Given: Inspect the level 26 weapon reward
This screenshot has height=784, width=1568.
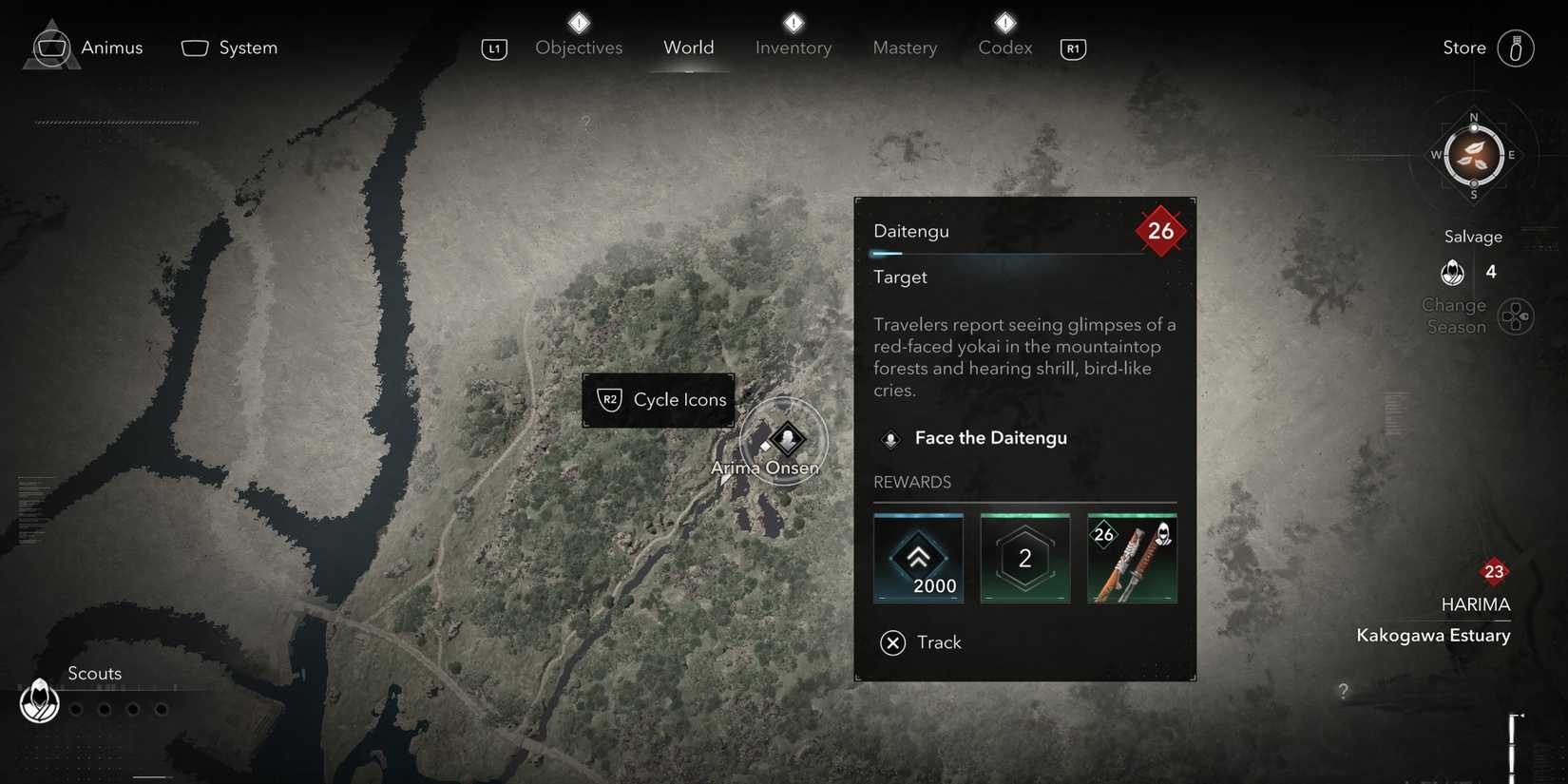Looking at the screenshot, I should pos(1132,559).
